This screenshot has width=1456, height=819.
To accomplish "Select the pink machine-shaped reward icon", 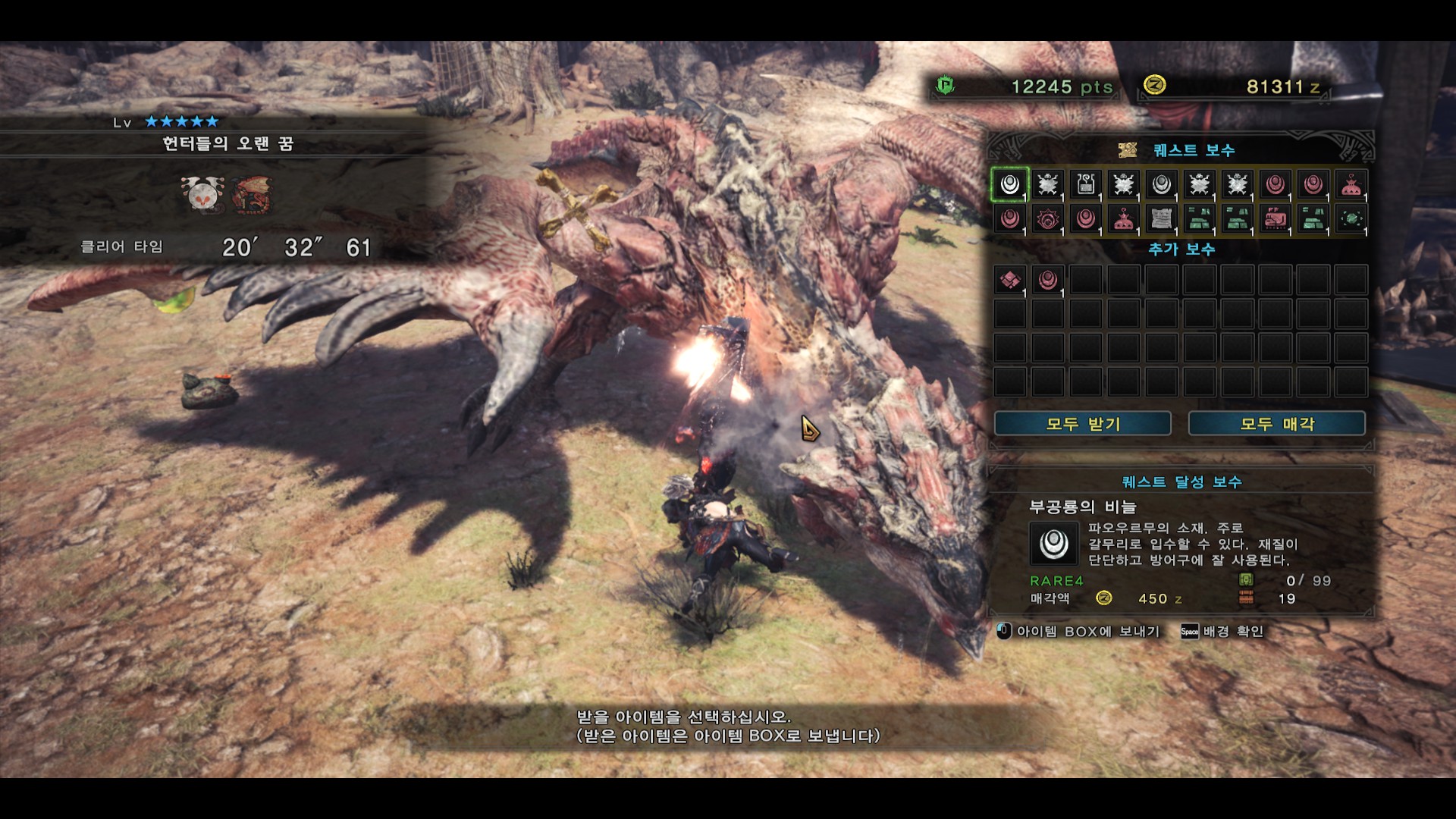I will pos(1275,219).
